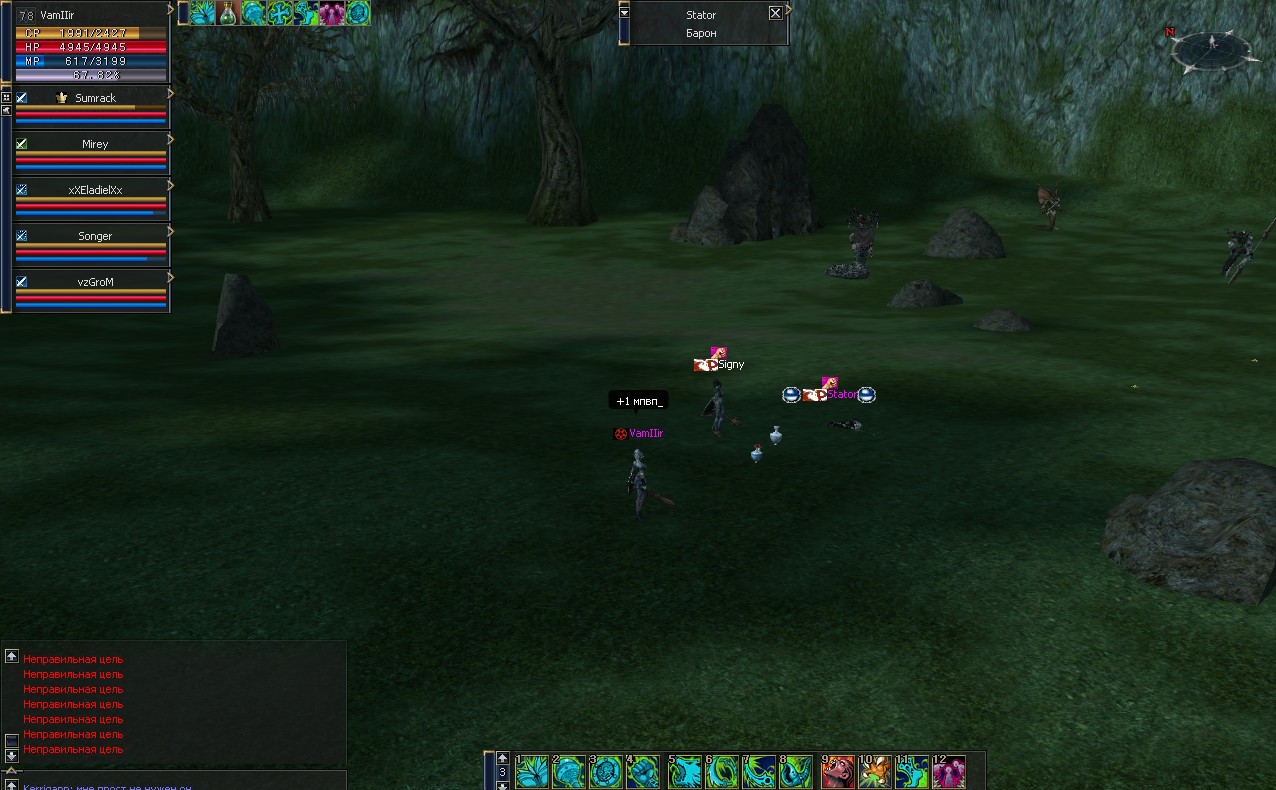Switch hotbar to previous page
Screen dimensions: 1276x790
(503, 758)
